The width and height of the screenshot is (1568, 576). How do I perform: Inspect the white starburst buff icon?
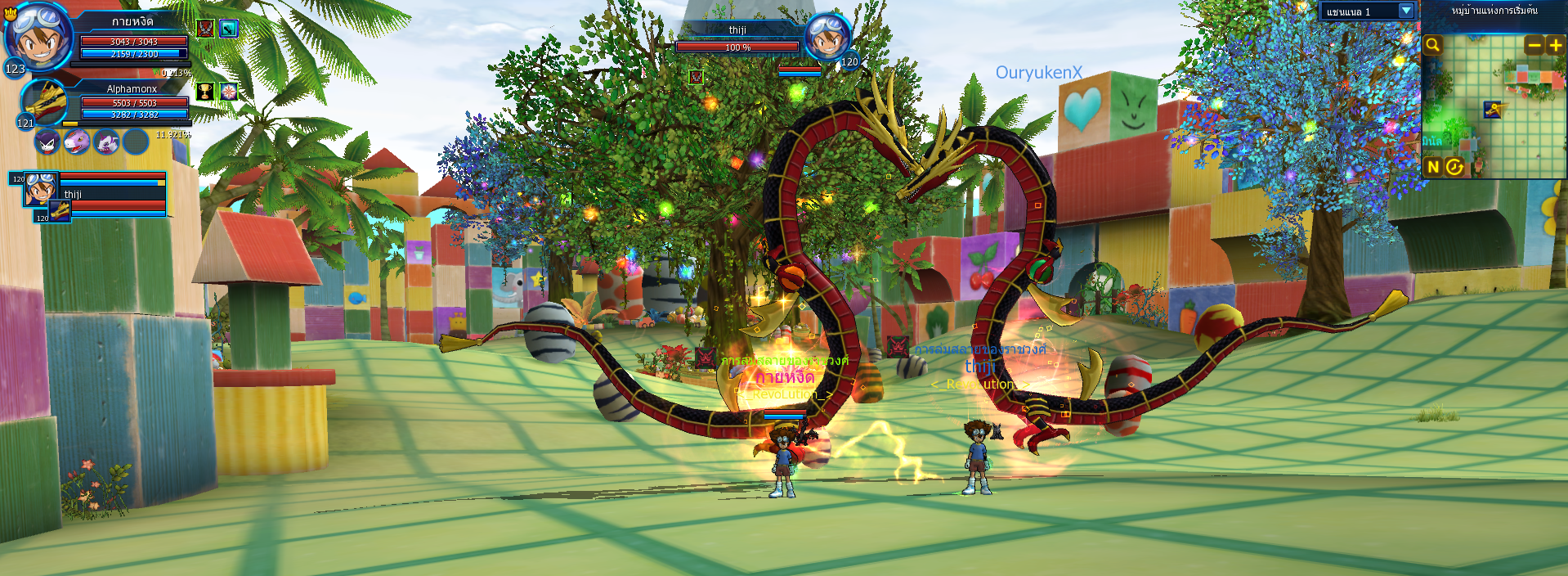(x=228, y=91)
